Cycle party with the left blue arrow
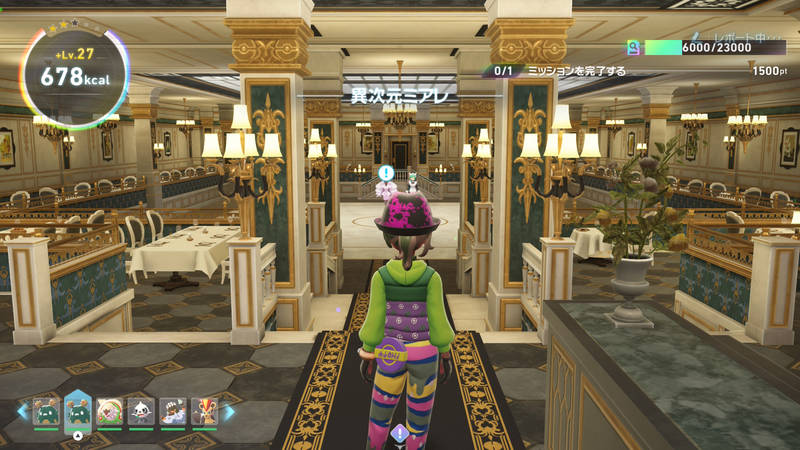 point(22,412)
